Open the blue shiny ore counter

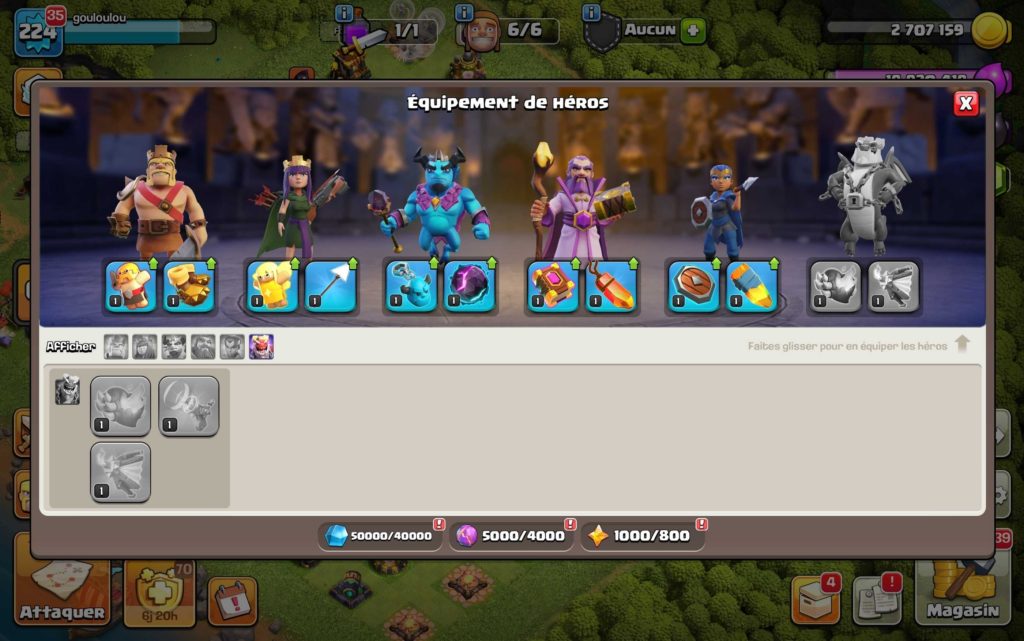click(380, 536)
